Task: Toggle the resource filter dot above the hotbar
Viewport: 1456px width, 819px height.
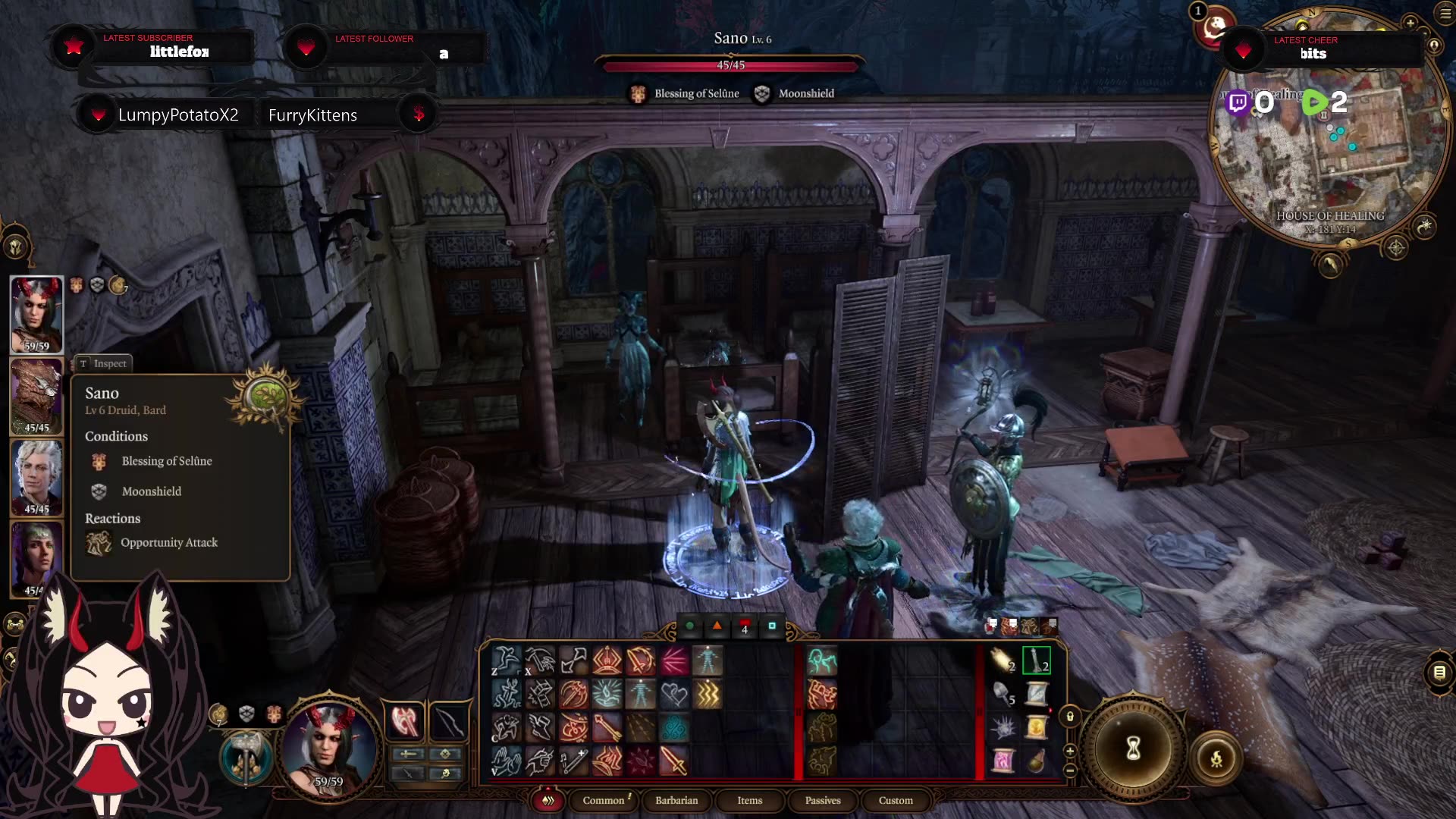Action: click(x=689, y=626)
